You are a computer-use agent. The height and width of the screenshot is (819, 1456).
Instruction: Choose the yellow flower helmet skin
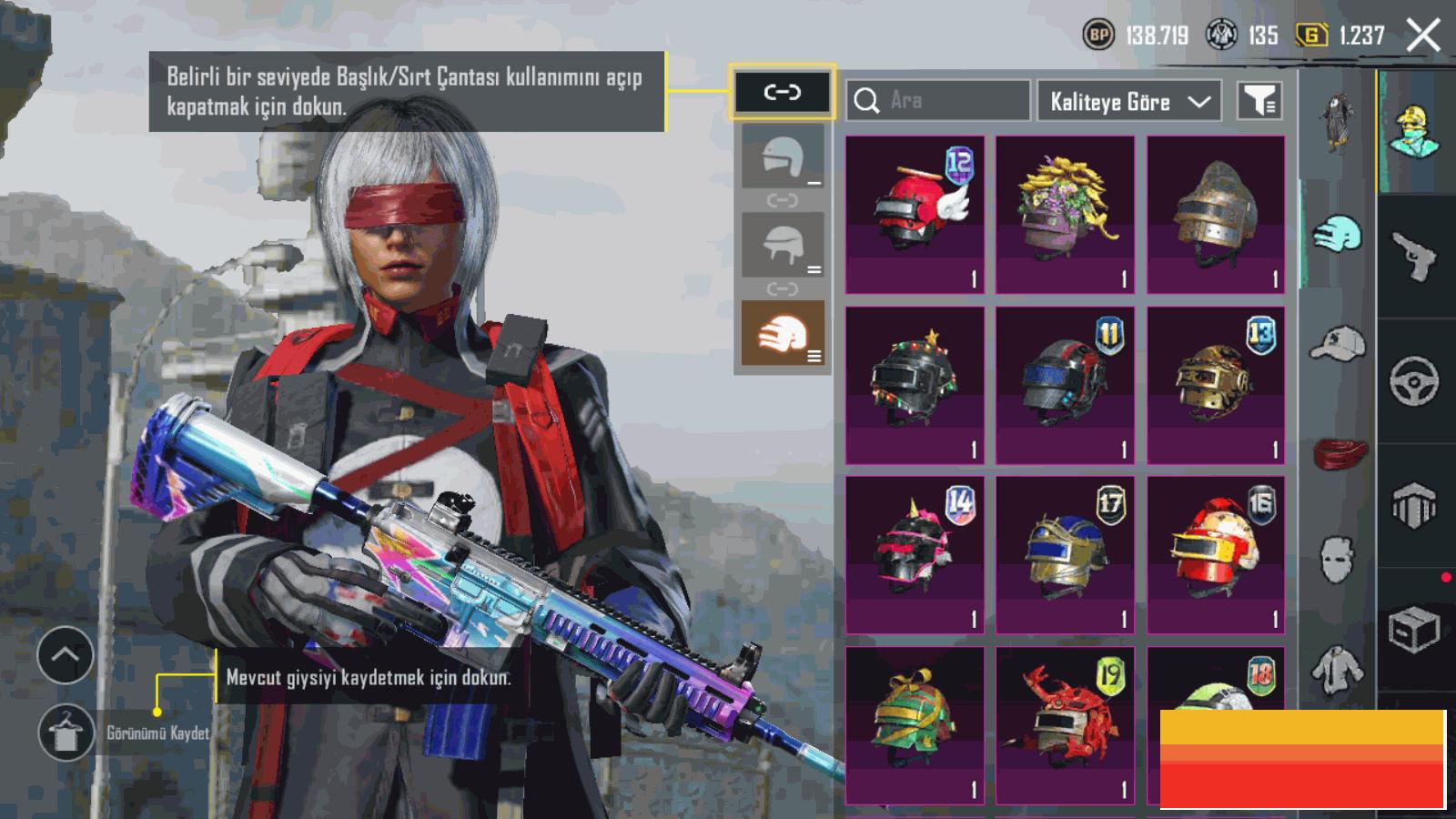point(1065,214)
